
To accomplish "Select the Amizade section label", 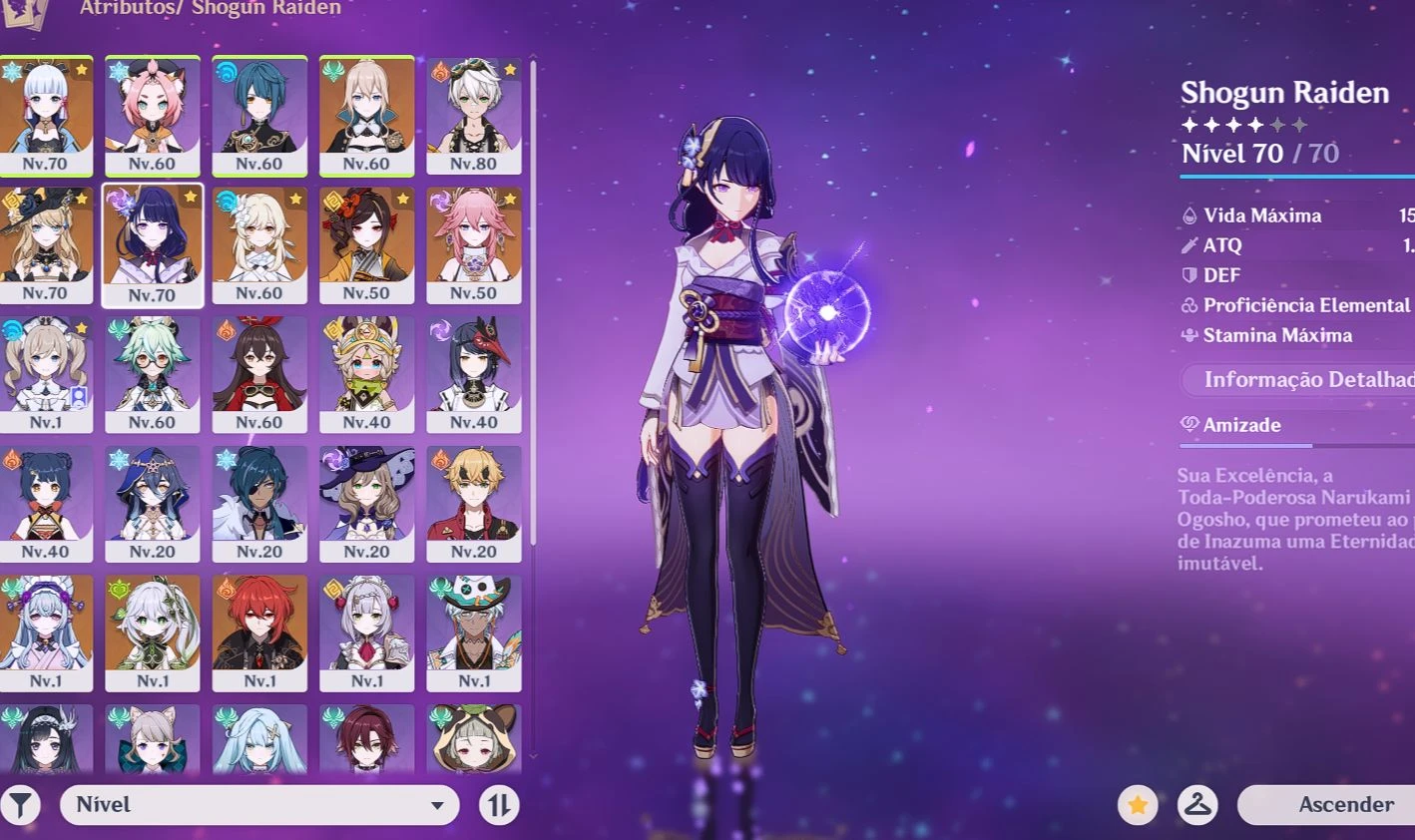I will (x=1242, y=424).
